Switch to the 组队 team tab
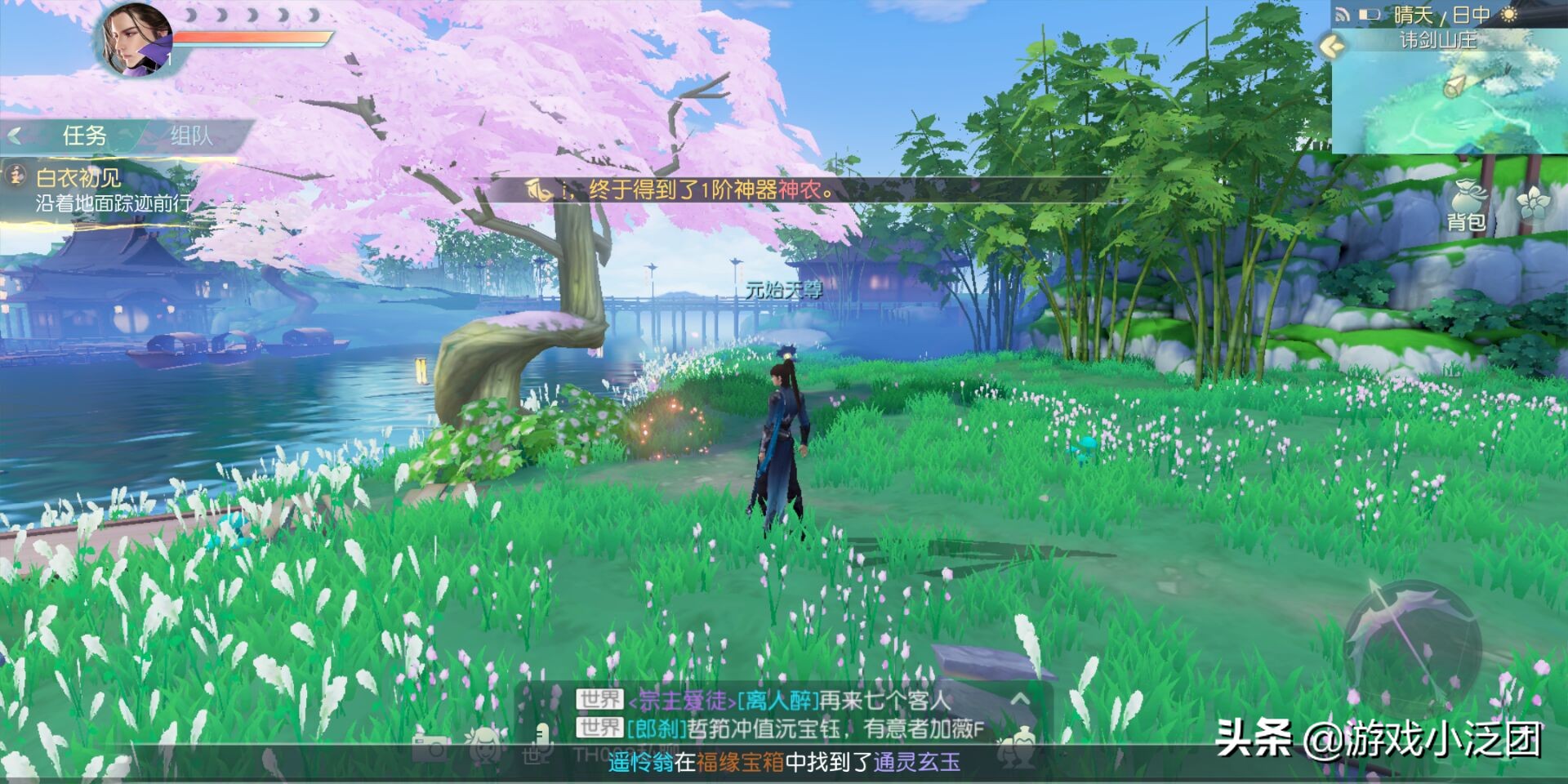 click(192, 136)
